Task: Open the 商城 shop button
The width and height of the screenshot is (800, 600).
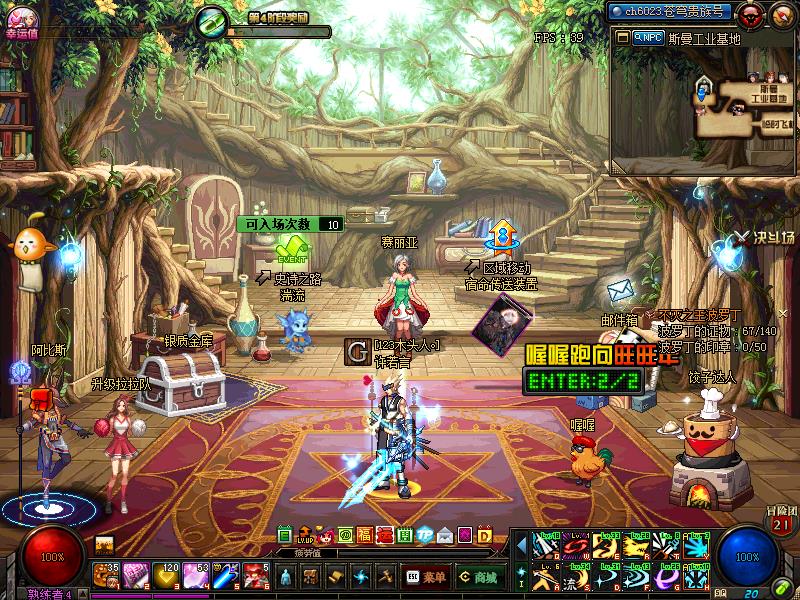Action: click(480, 576)
